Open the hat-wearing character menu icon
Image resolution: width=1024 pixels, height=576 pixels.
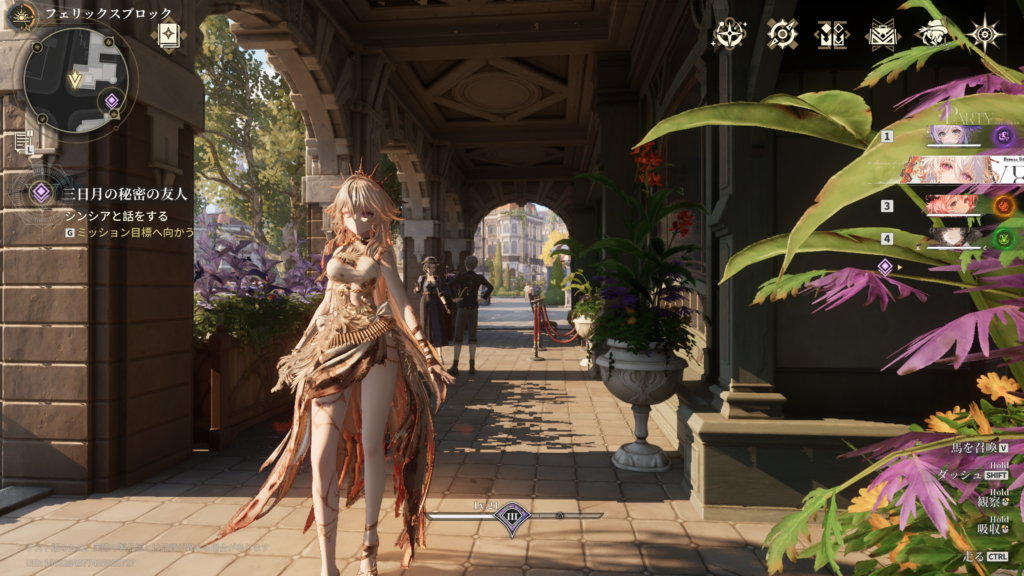click(x=934, y=35)
